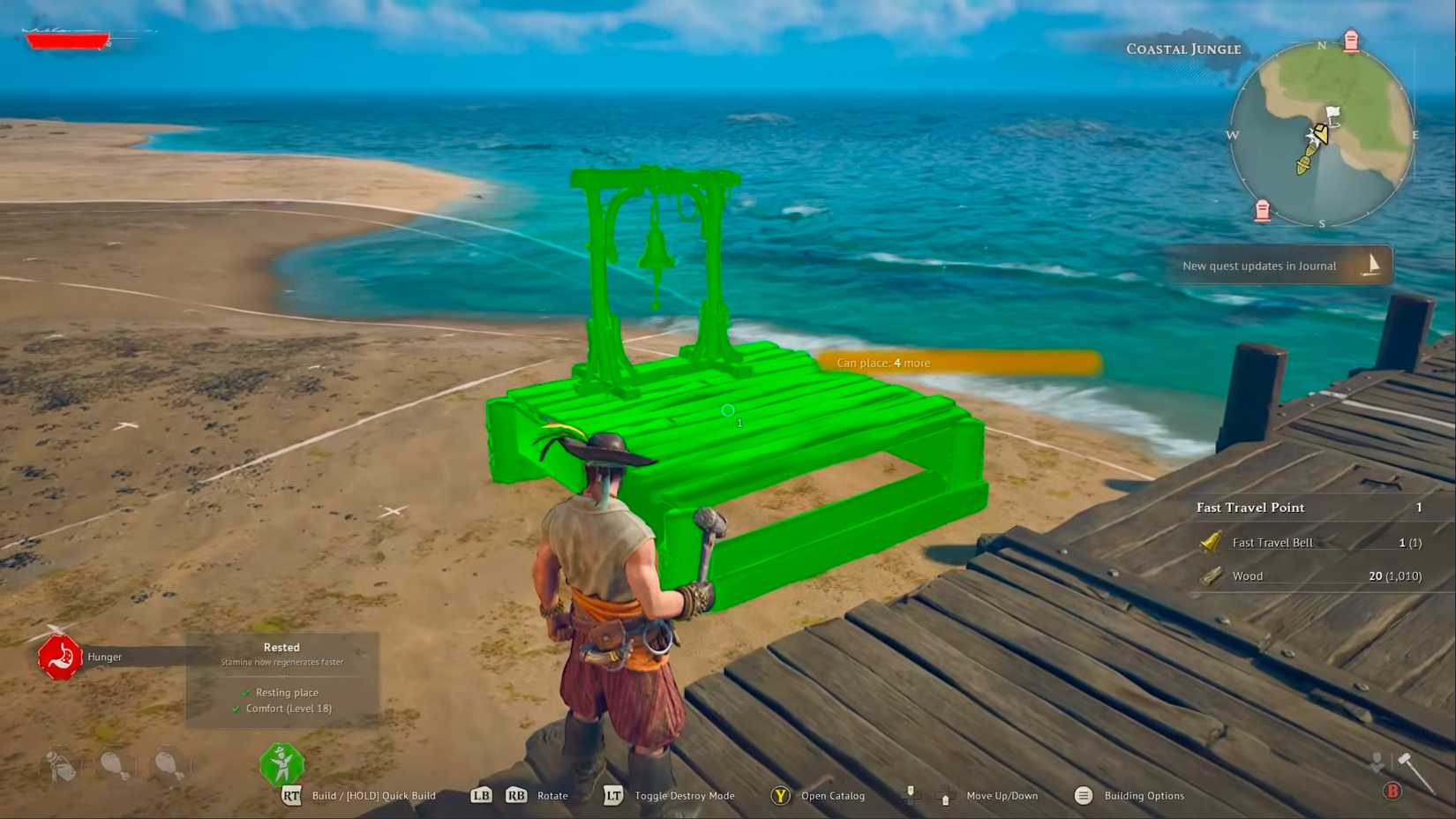1456x819 pixels.
Task: Click the Coastal Jungle region label
Action: (x=1182, y=49)
